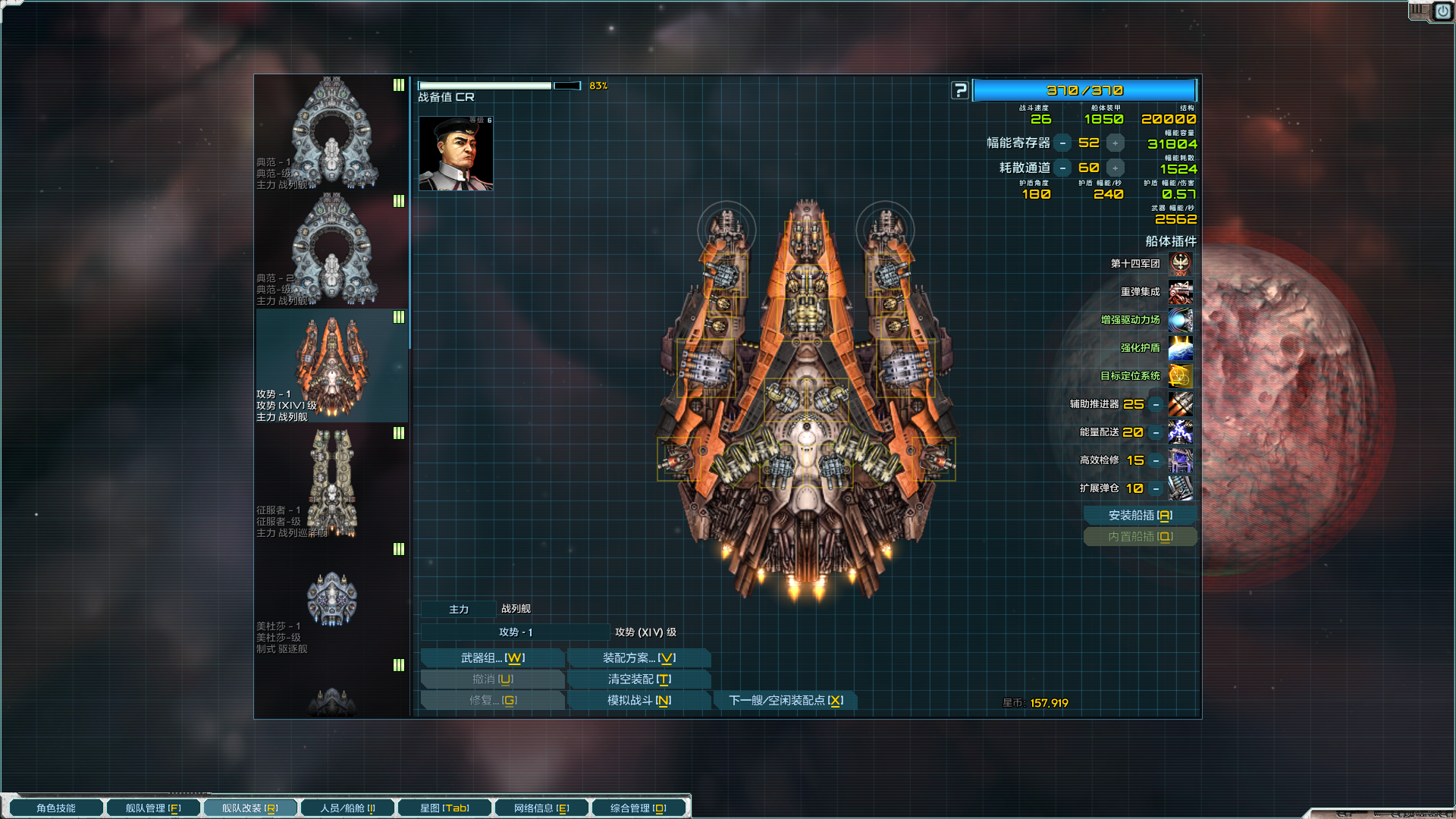Remove the 扩展弹仓 hullmod
The height and width of the screenshot is (819, 1456).
(x=1156, y=489)
